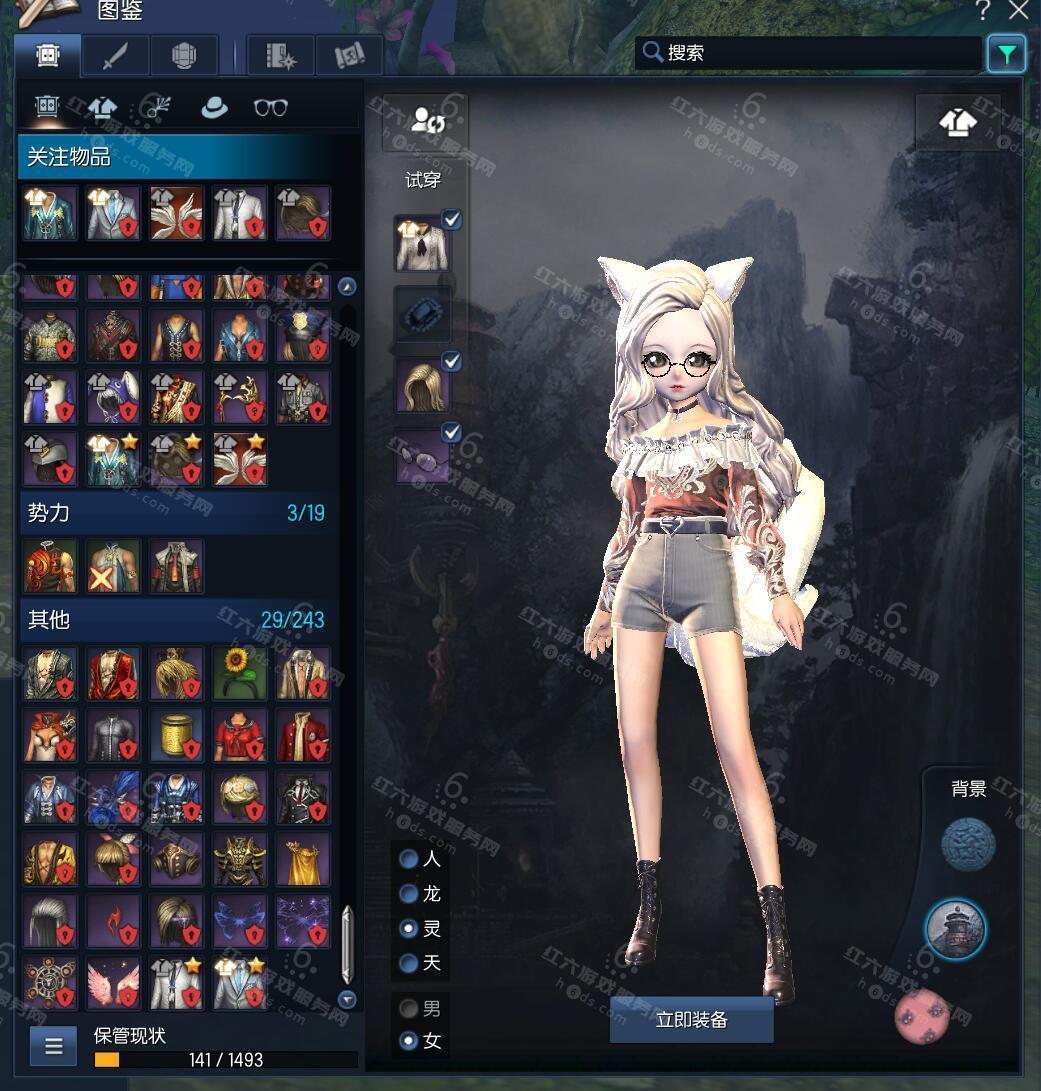
Task: Select the sunflower accessory item
Action: (239, 672)
